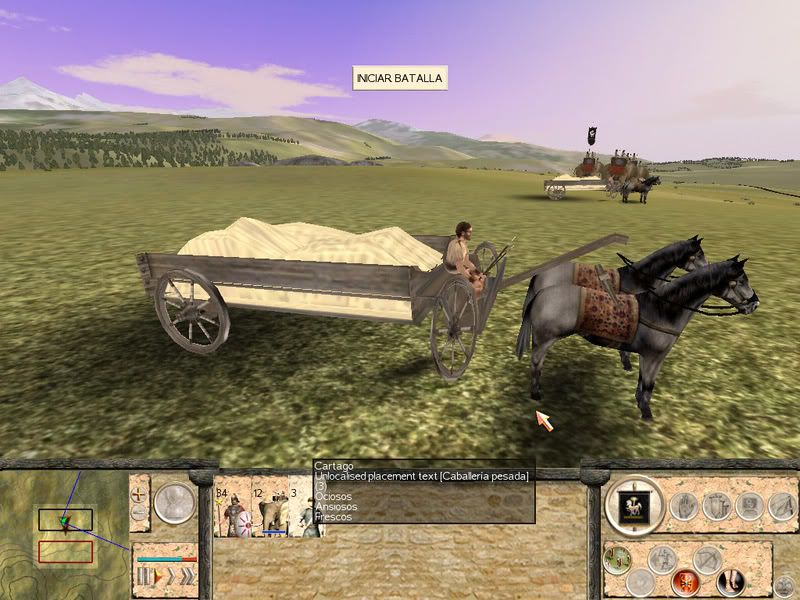Screen dimensions: 800x600
Task: Toggle the running feet button
Action: click(730, 580)
